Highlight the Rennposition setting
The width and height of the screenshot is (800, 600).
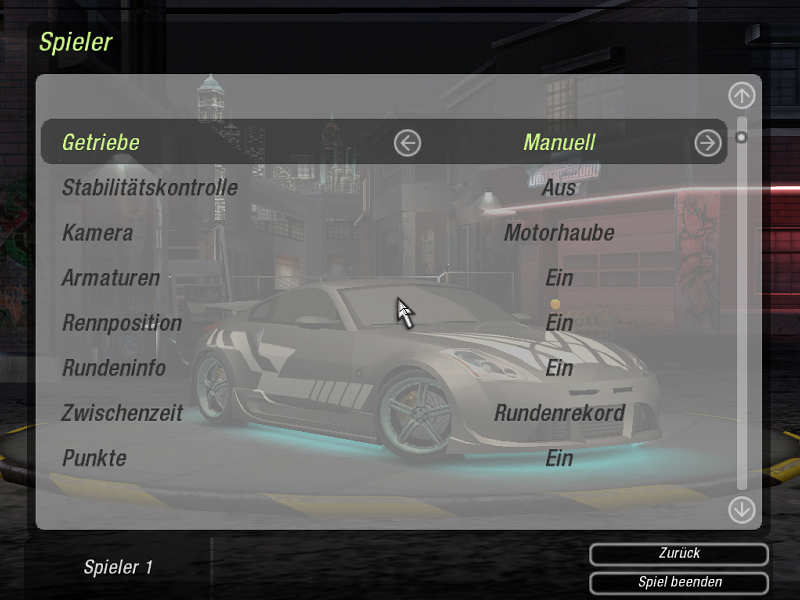pyautogui.click(x=122, y=323)
